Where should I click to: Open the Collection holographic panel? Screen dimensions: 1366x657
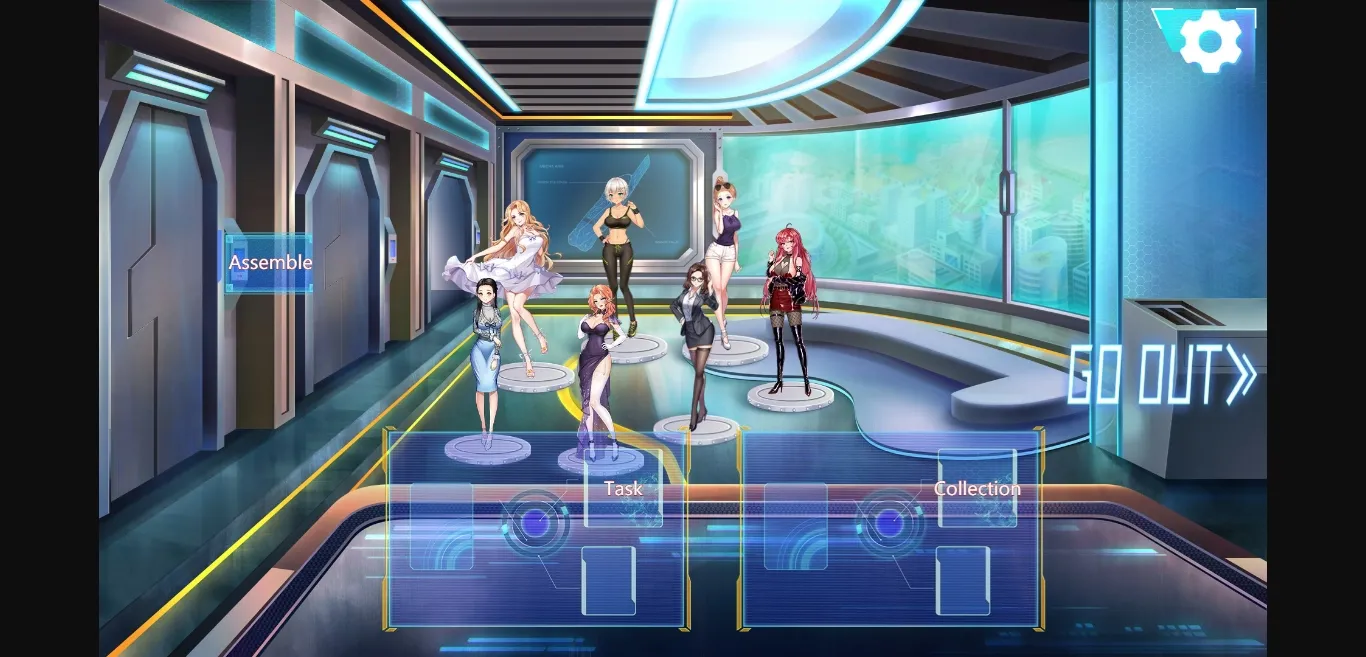click(x=891, y=527)
